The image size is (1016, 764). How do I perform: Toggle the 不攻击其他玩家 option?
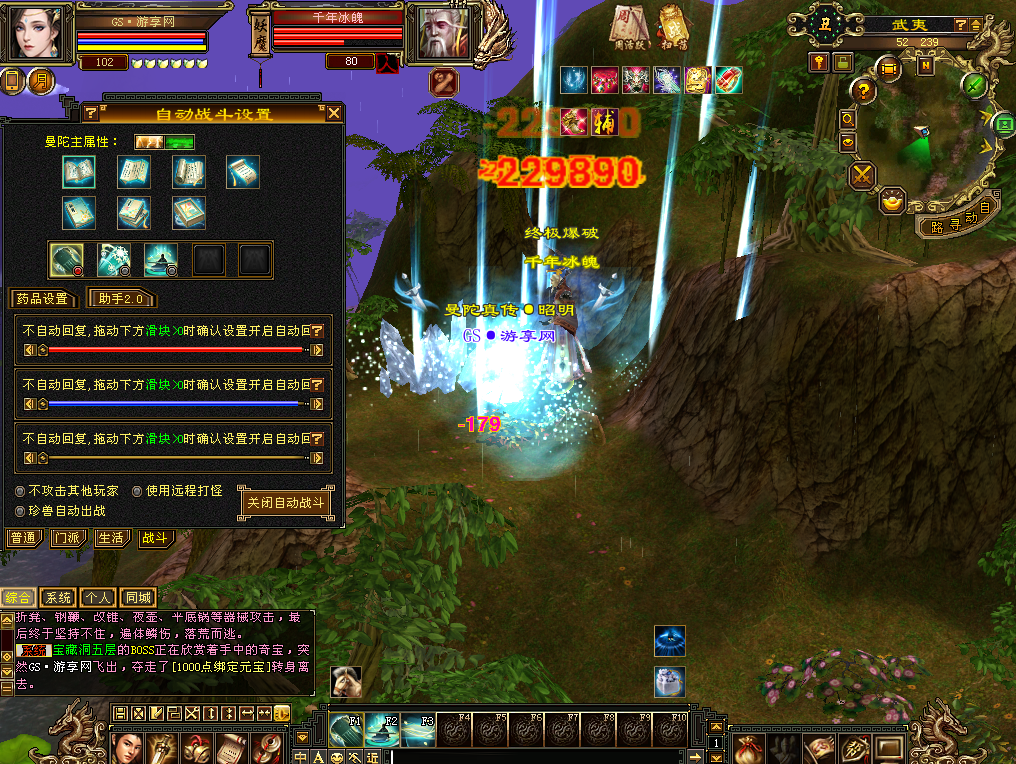point(21,491)
